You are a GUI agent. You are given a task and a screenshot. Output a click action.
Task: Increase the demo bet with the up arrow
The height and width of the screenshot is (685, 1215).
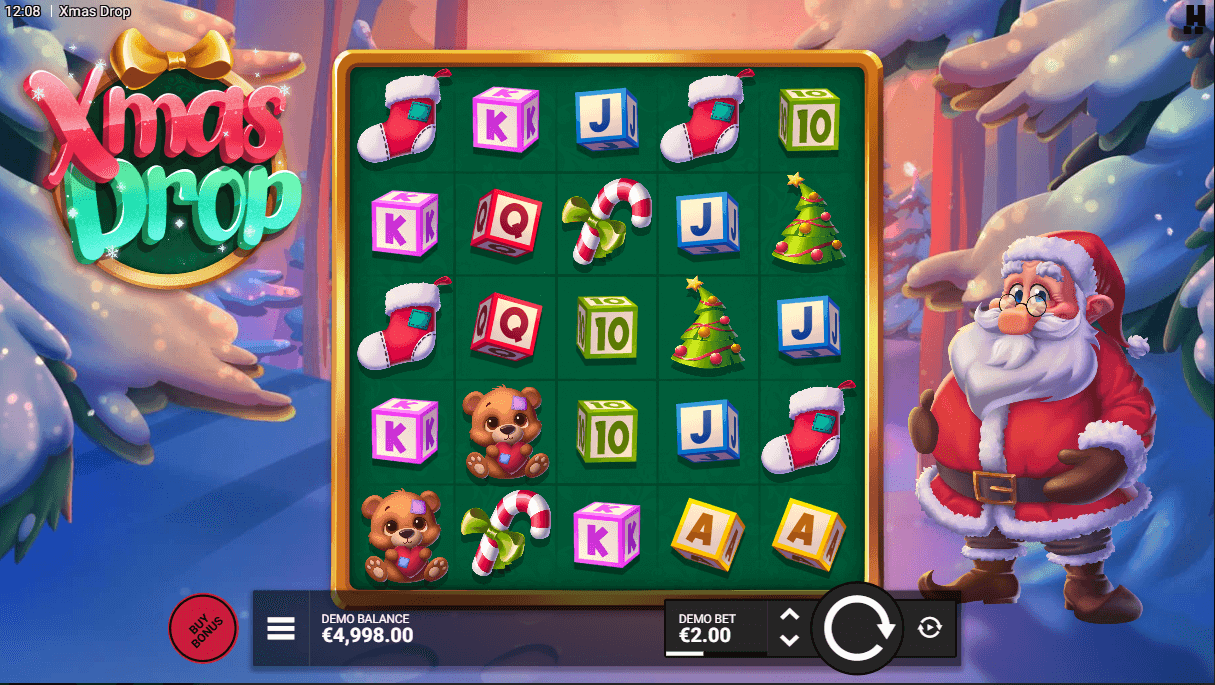pyautogui.click(x=789, y=616)
